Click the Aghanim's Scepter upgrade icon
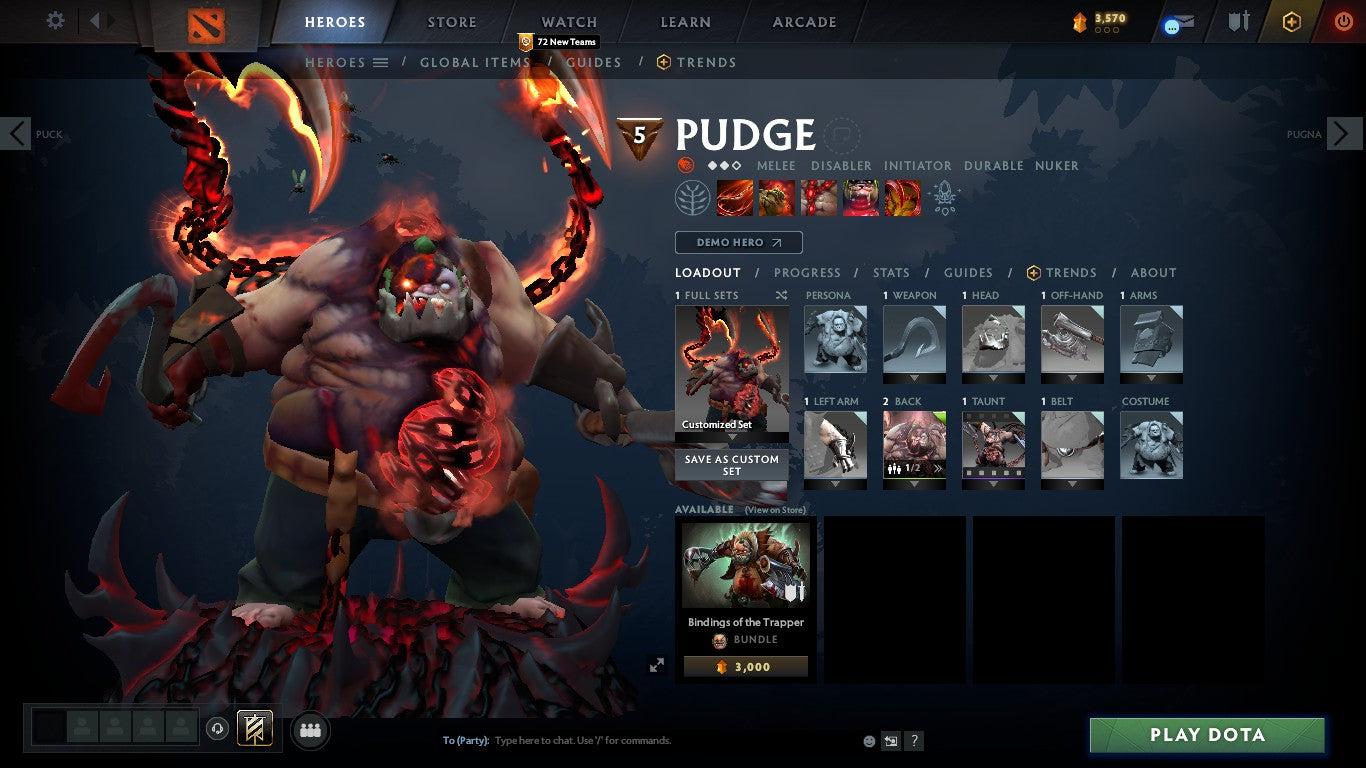Viewport: 1366px width, 768px height. 942,197
